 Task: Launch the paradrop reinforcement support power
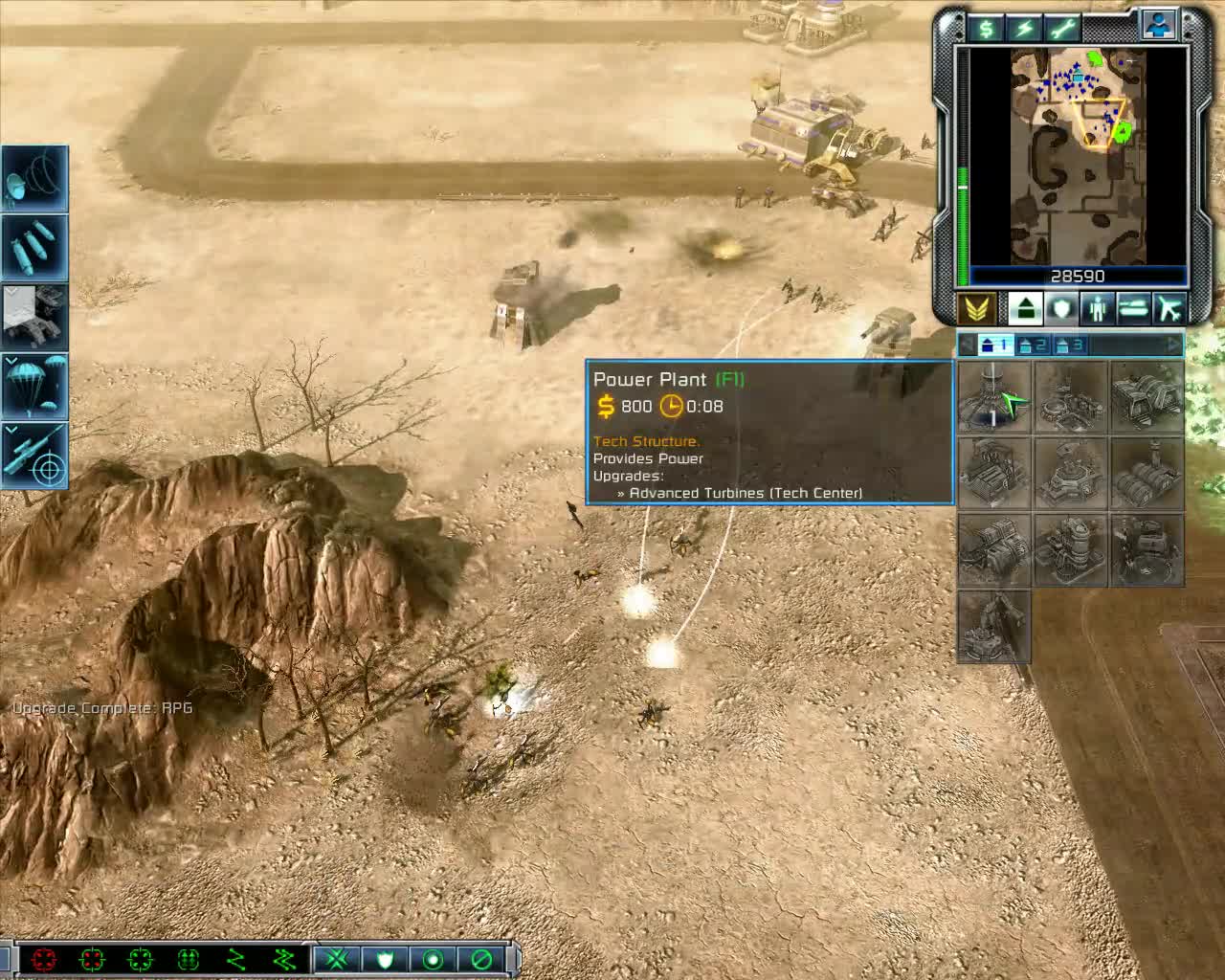coord(34,387)
